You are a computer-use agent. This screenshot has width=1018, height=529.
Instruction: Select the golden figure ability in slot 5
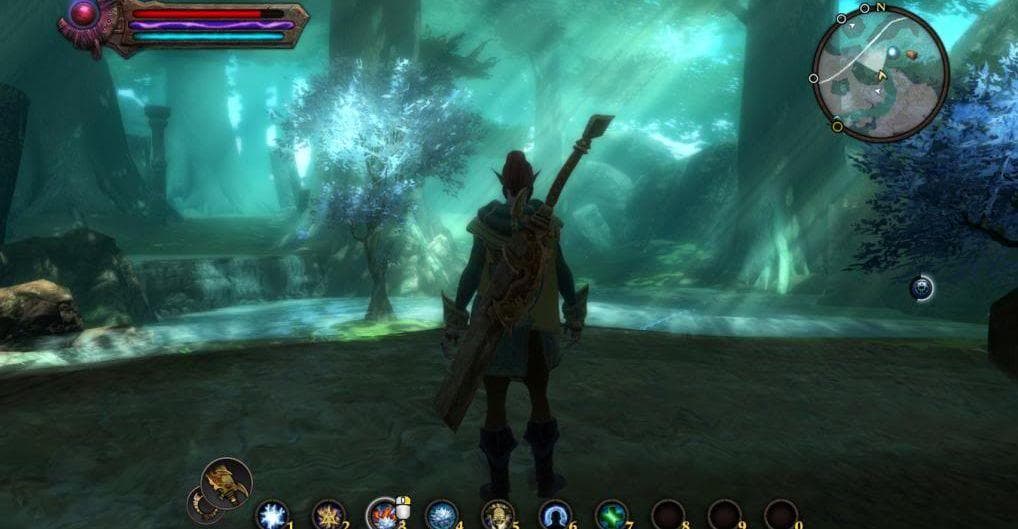[497, 515]
